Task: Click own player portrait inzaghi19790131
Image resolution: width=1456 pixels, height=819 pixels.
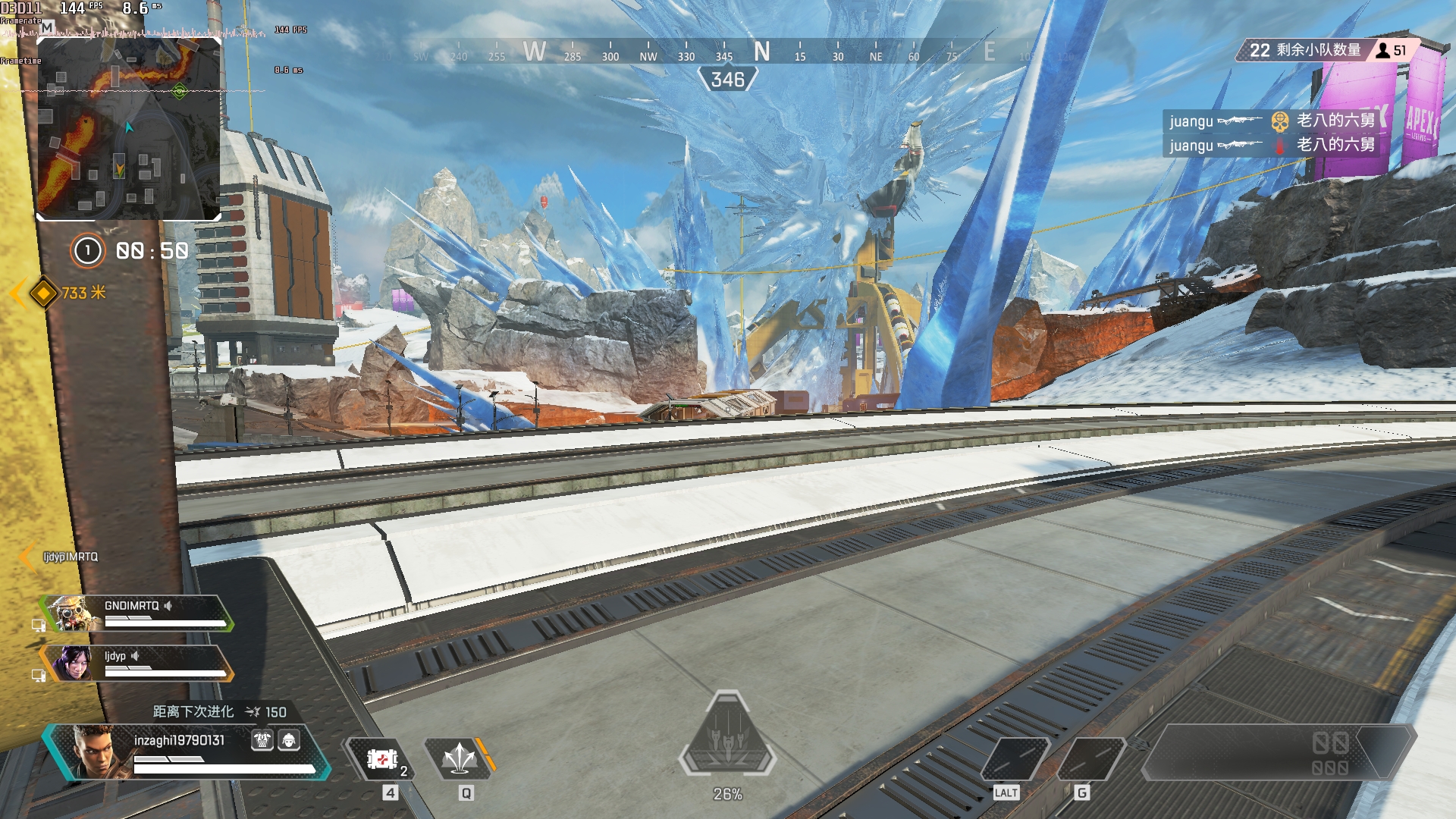Action: tap(93, 752)
